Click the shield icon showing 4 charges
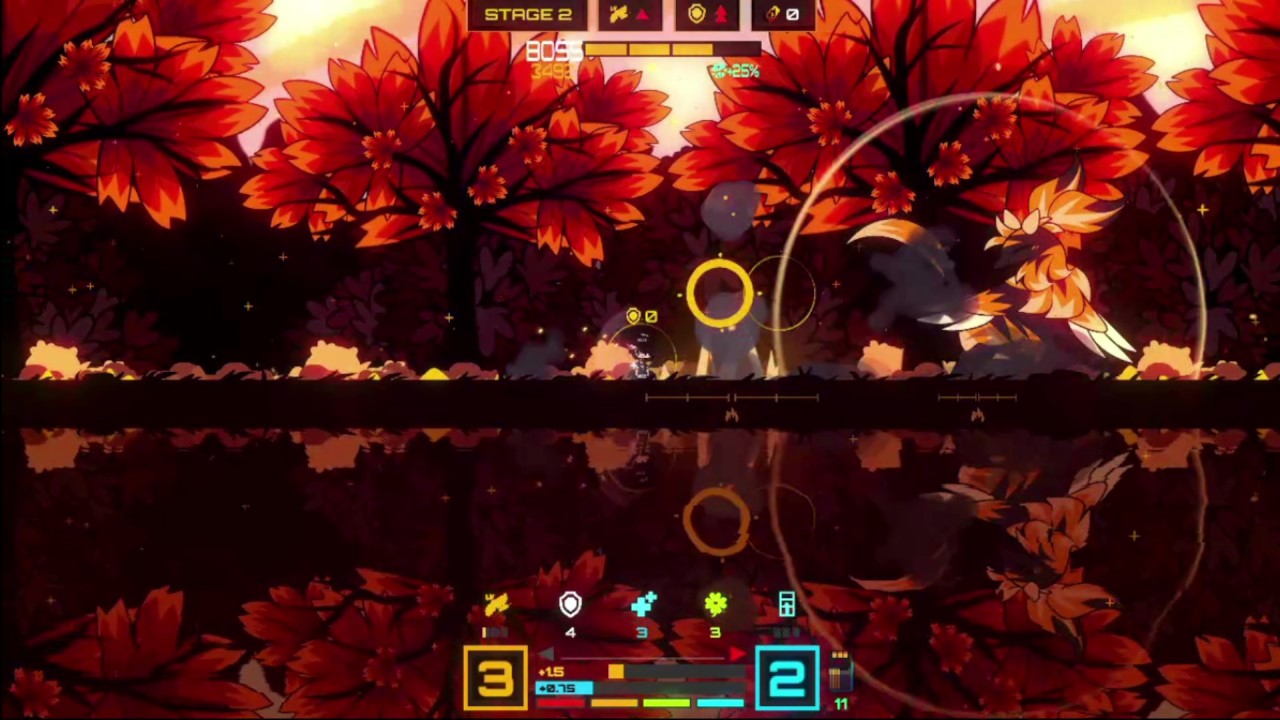Image resolution: width=1280 pixels, height=720 pixels. tap(569, 603)
